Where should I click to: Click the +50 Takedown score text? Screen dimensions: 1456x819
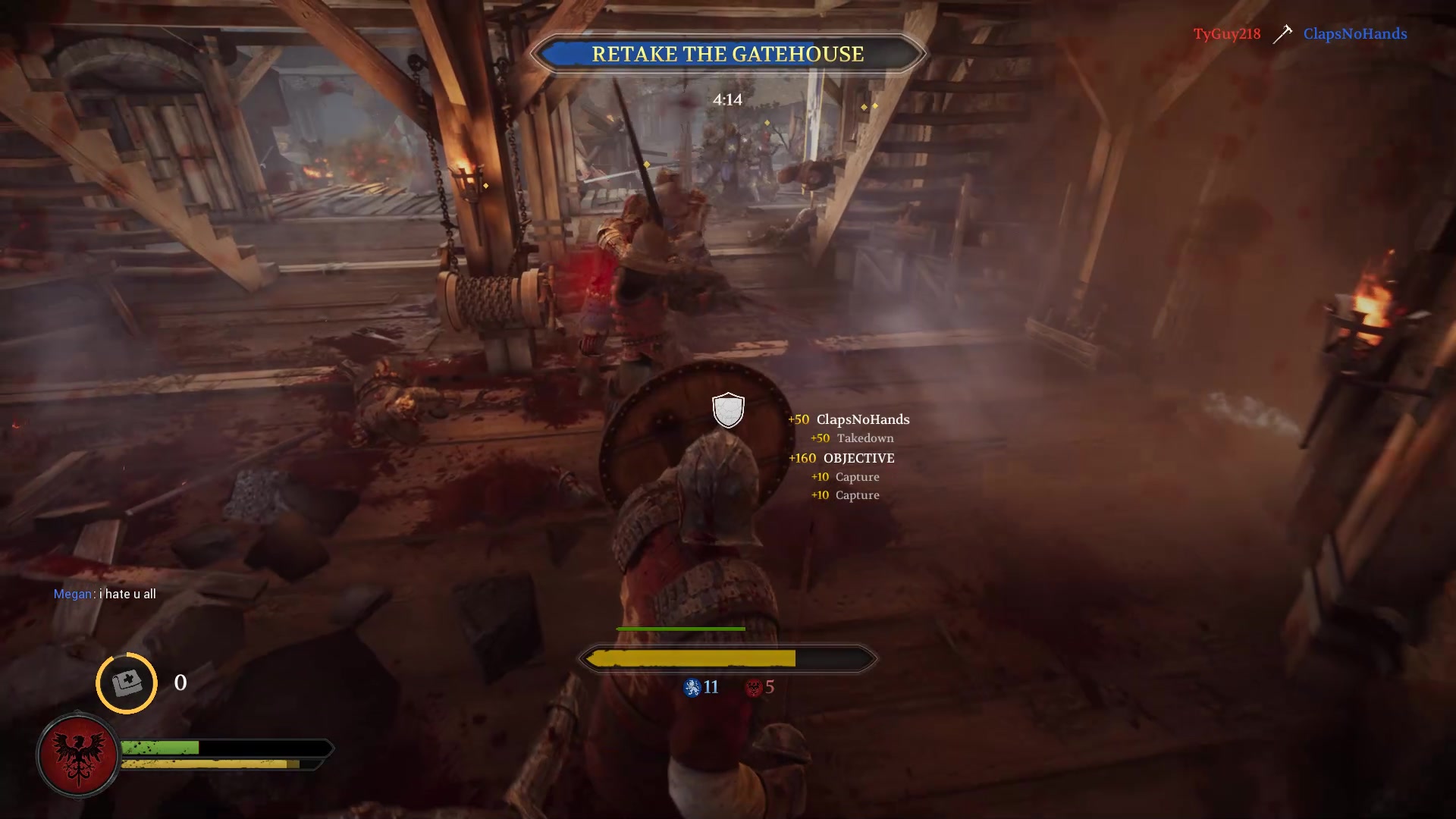pyautogui.click(x=852, y=438)
